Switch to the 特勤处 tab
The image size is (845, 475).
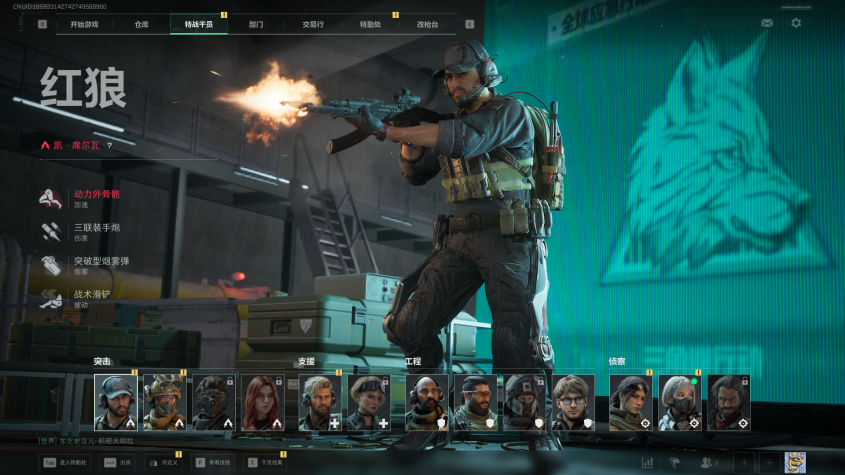[x=370, y=23]
